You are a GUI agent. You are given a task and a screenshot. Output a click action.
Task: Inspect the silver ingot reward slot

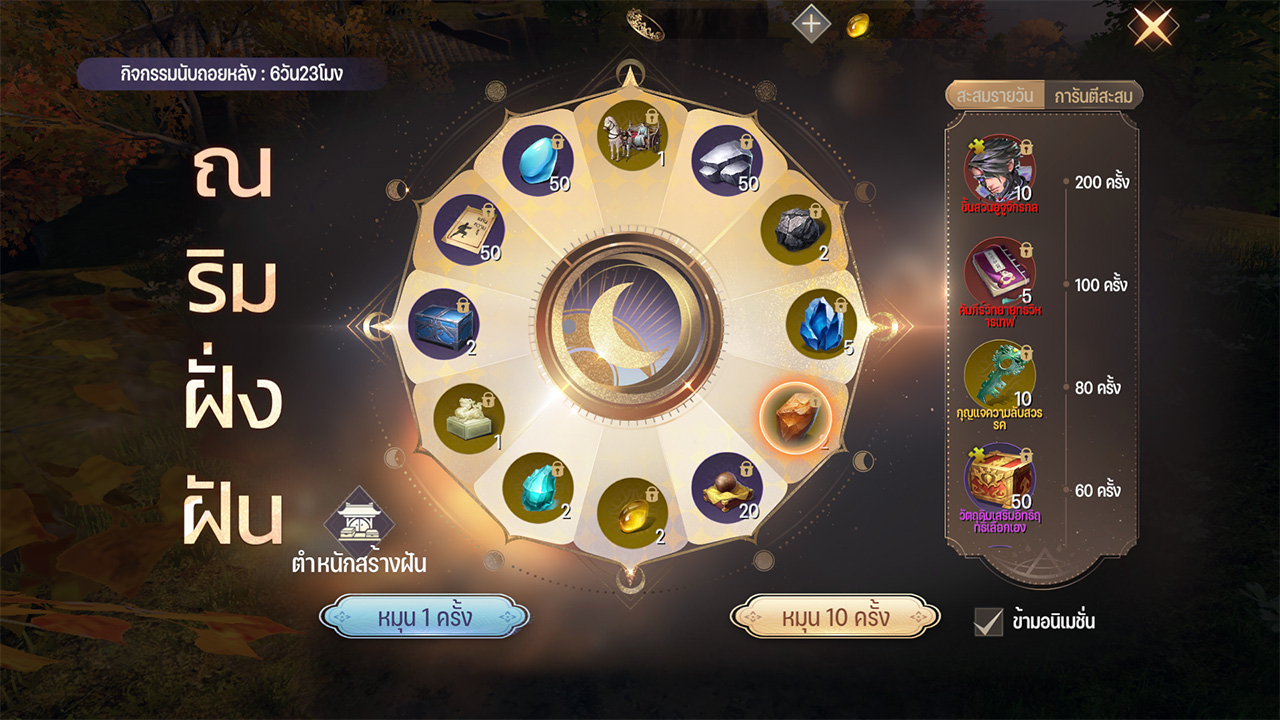[727, 160]
